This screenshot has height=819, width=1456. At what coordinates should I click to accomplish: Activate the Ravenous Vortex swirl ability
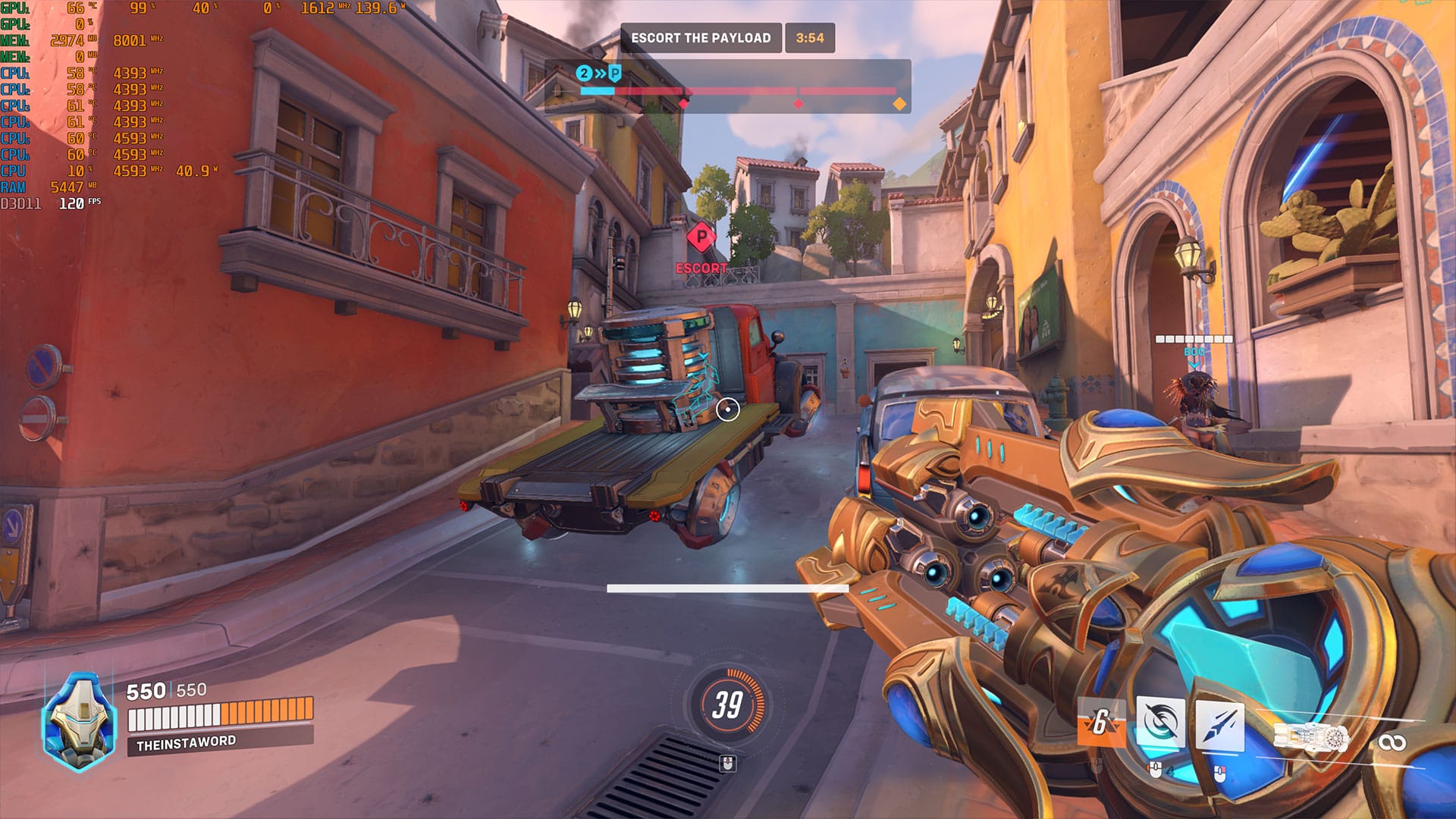coord(1160,723)
